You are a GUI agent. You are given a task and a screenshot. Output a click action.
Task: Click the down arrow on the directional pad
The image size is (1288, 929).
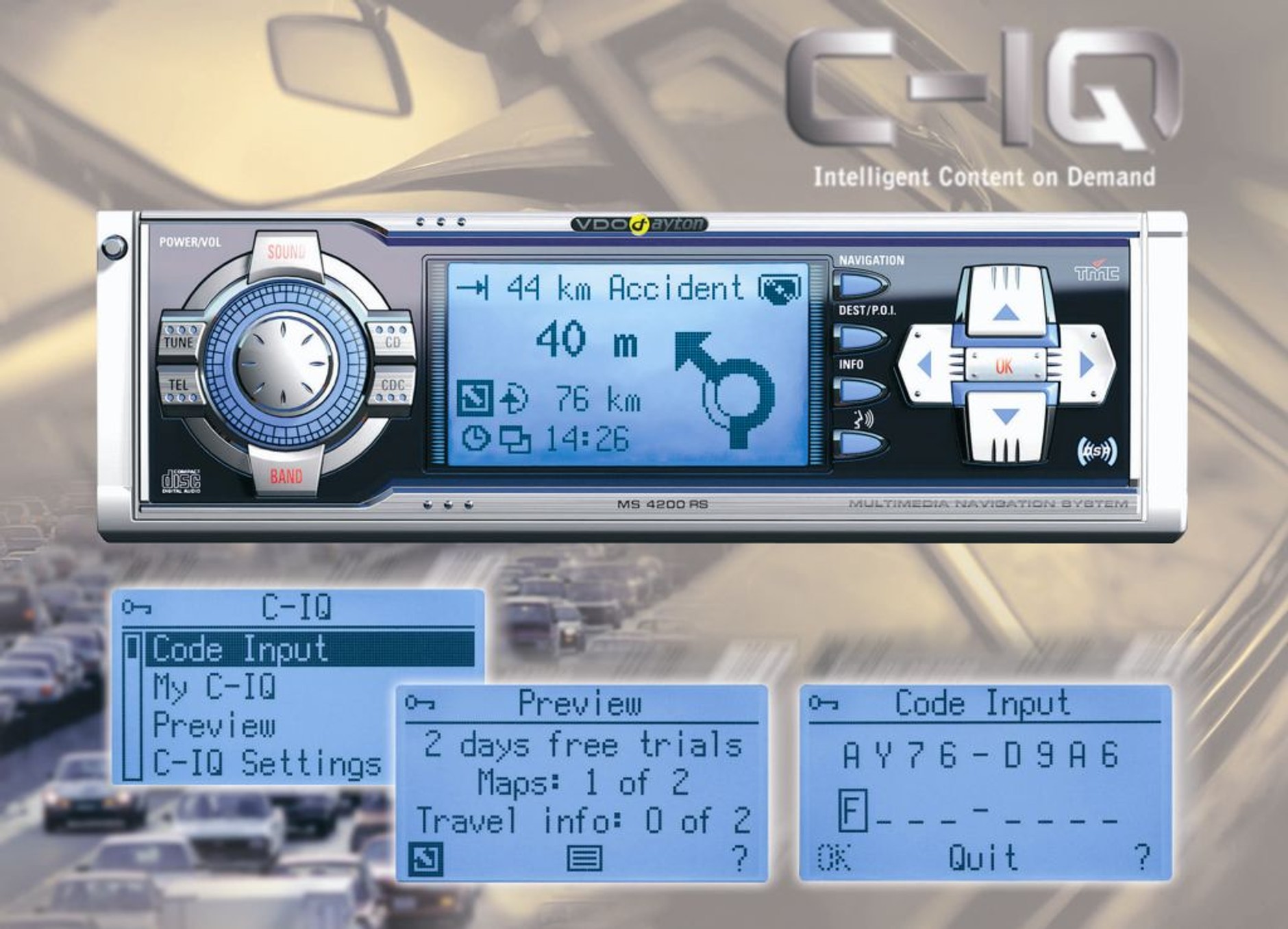point(1005,418)
